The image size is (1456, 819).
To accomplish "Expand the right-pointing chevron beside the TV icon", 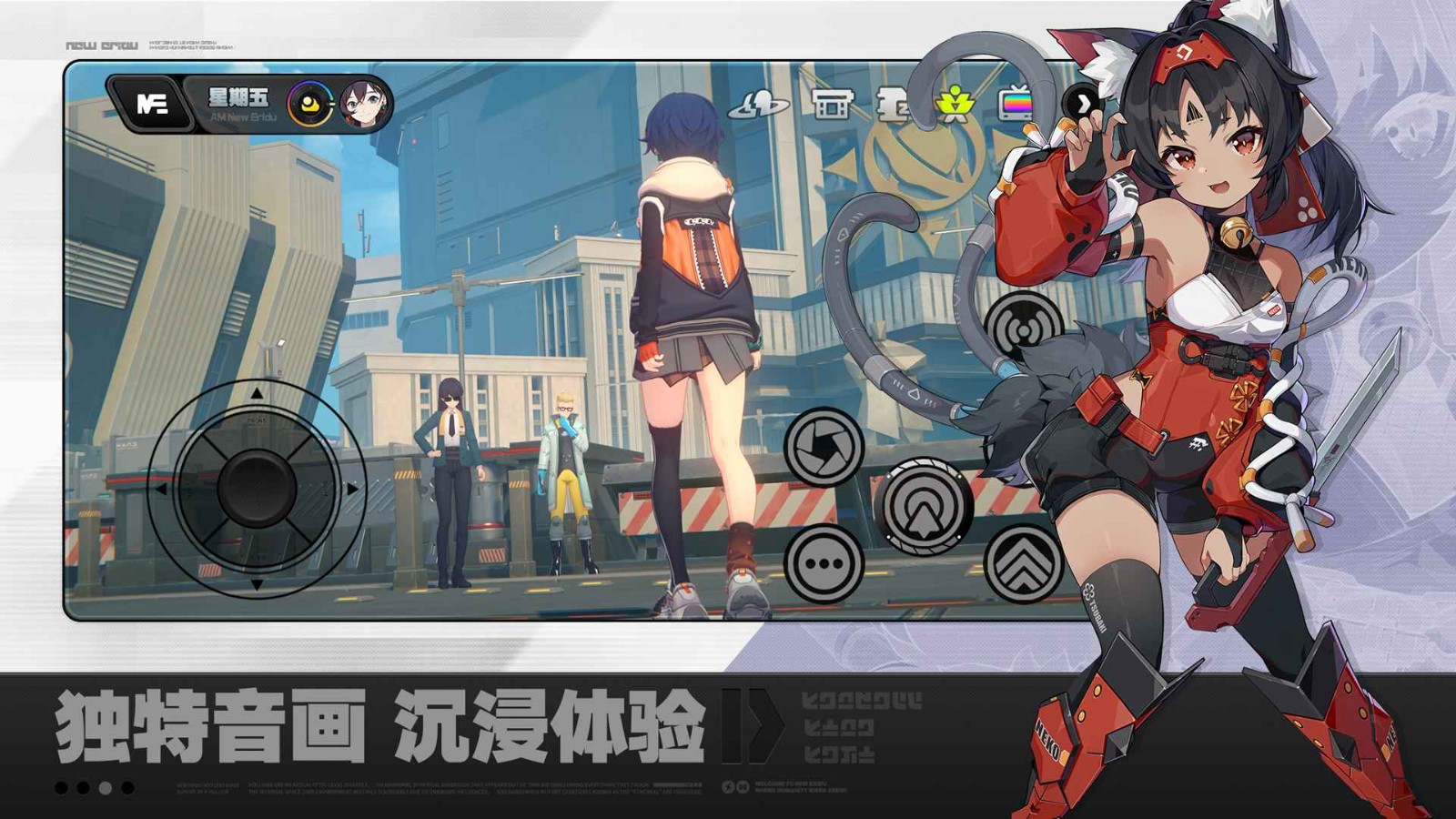I will pos(1083,105).
